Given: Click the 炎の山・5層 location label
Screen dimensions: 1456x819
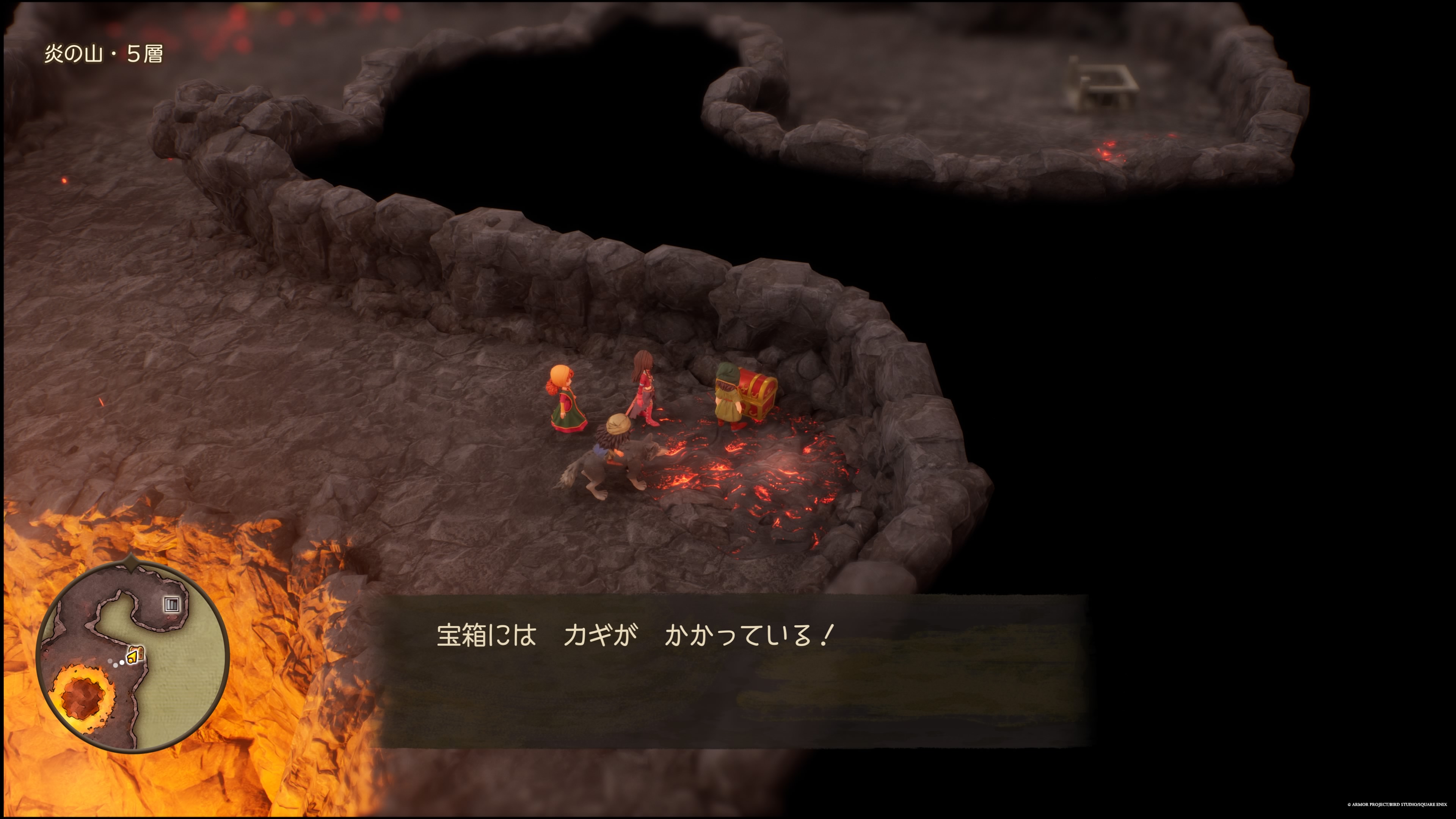Looking at the screenshot, I should coord(105,55).
